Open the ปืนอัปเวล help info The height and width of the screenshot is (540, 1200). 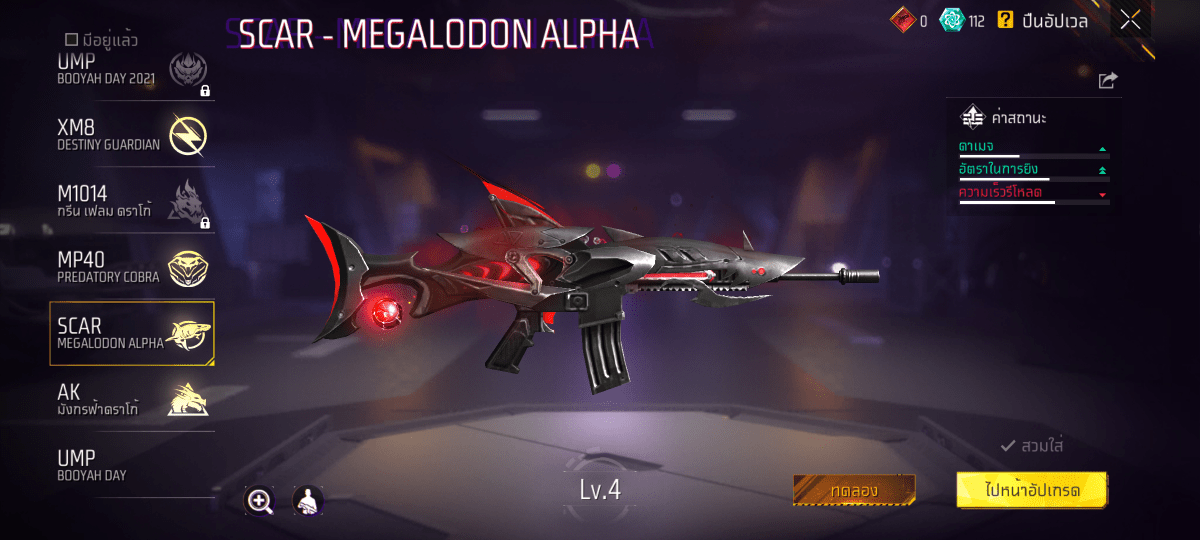click(1006, 20)
